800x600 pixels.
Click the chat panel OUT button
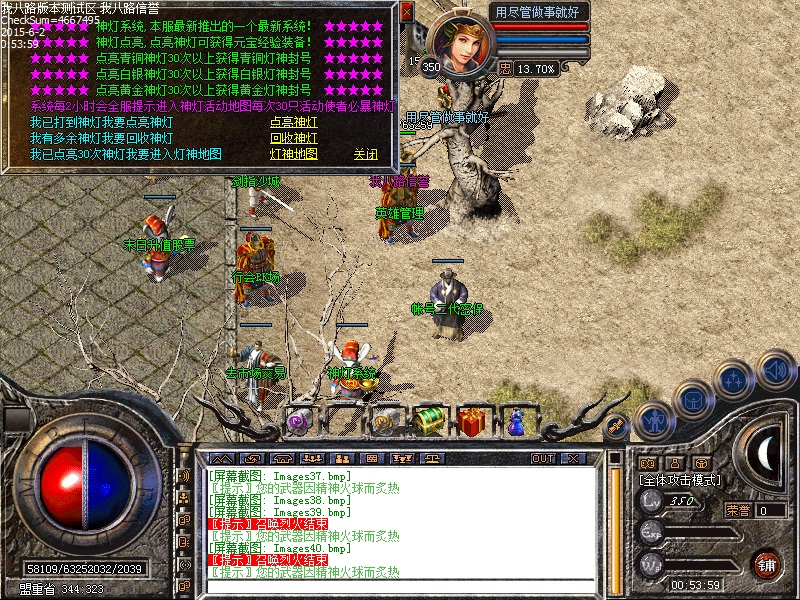click(543, 458)
